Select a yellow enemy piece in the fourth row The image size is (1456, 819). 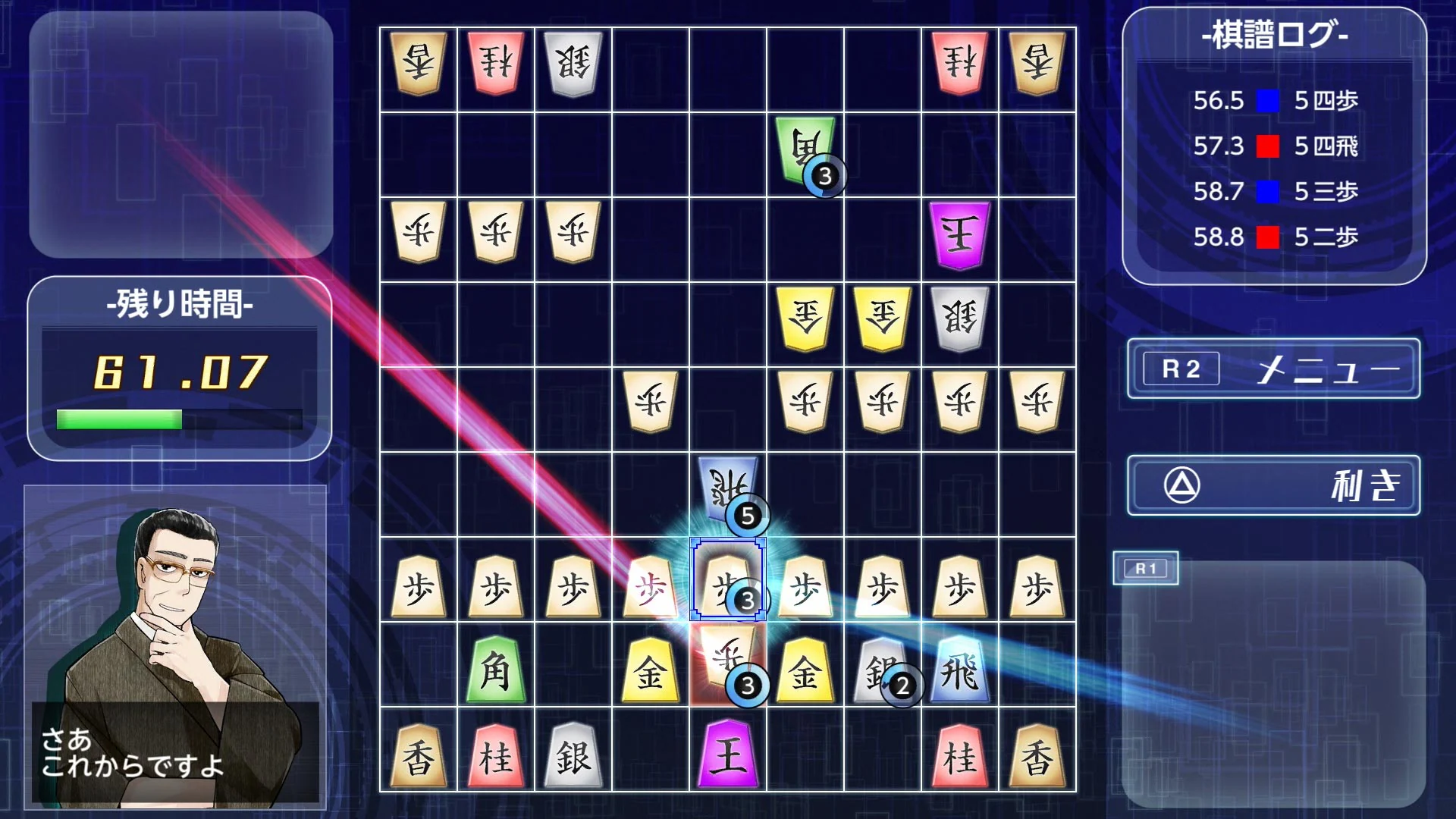805,318
